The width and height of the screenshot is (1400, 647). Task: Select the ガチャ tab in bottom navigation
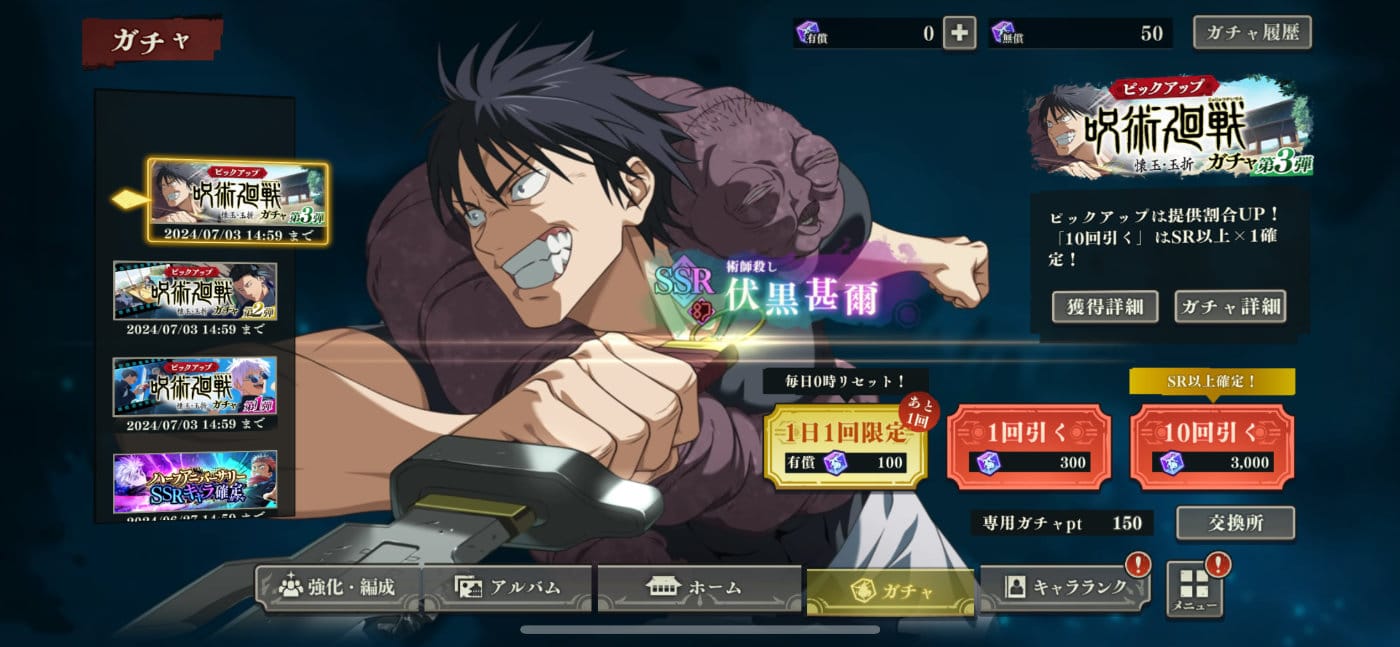pos(890,590)
